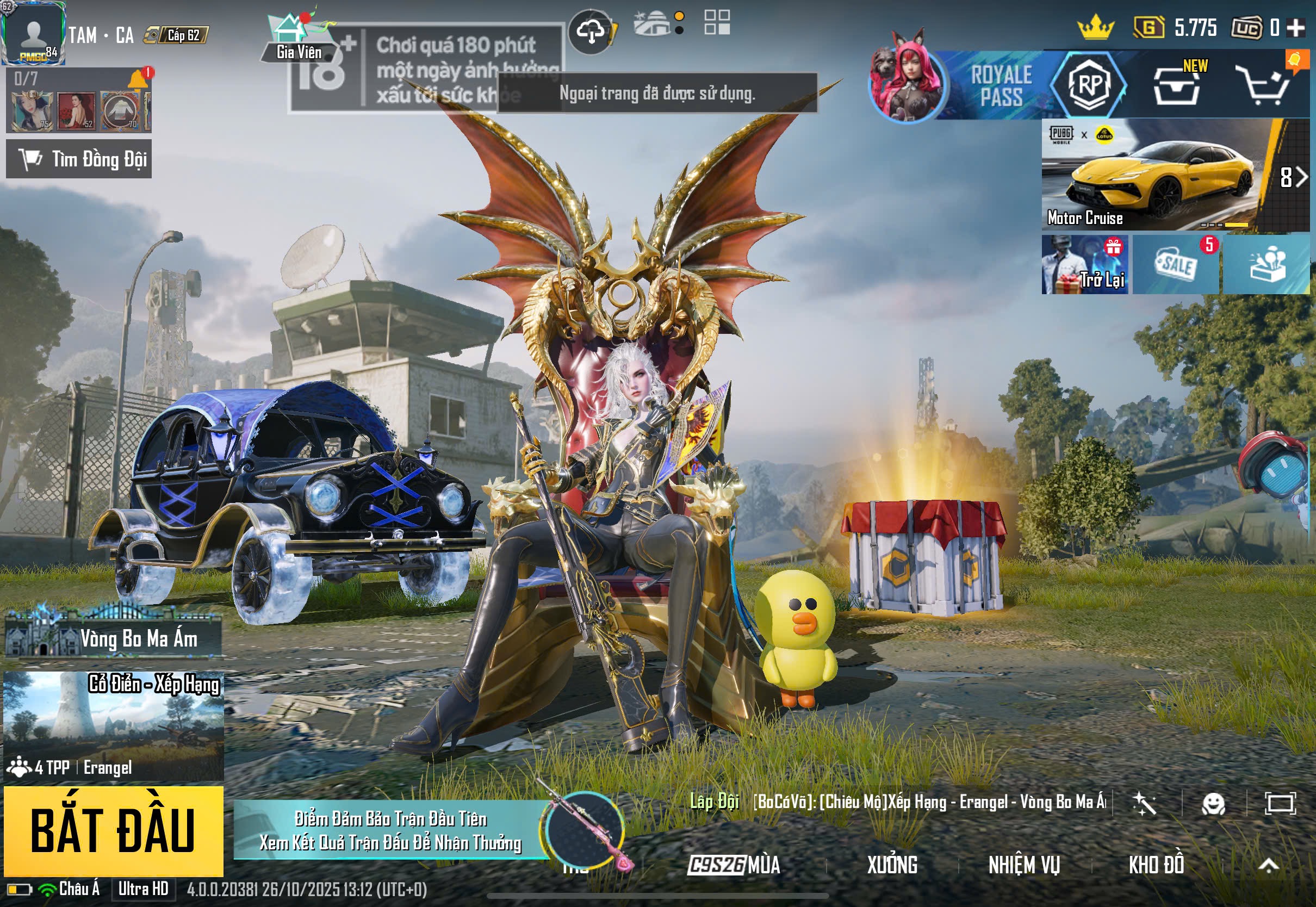Open the Motor Cruise event banner
The width and height of the screenshot is (1316, 907).
coord(1153,175)
